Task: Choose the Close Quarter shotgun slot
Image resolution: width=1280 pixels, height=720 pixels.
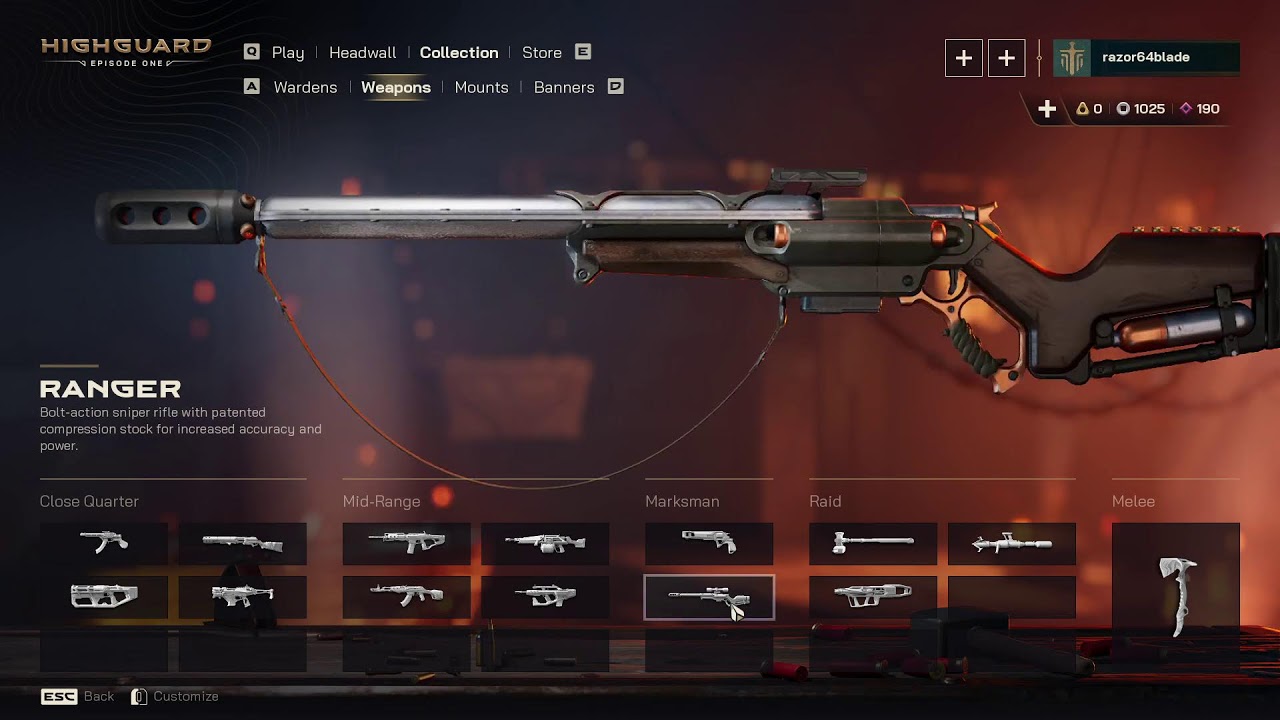Action: click(x=243, y=543)
